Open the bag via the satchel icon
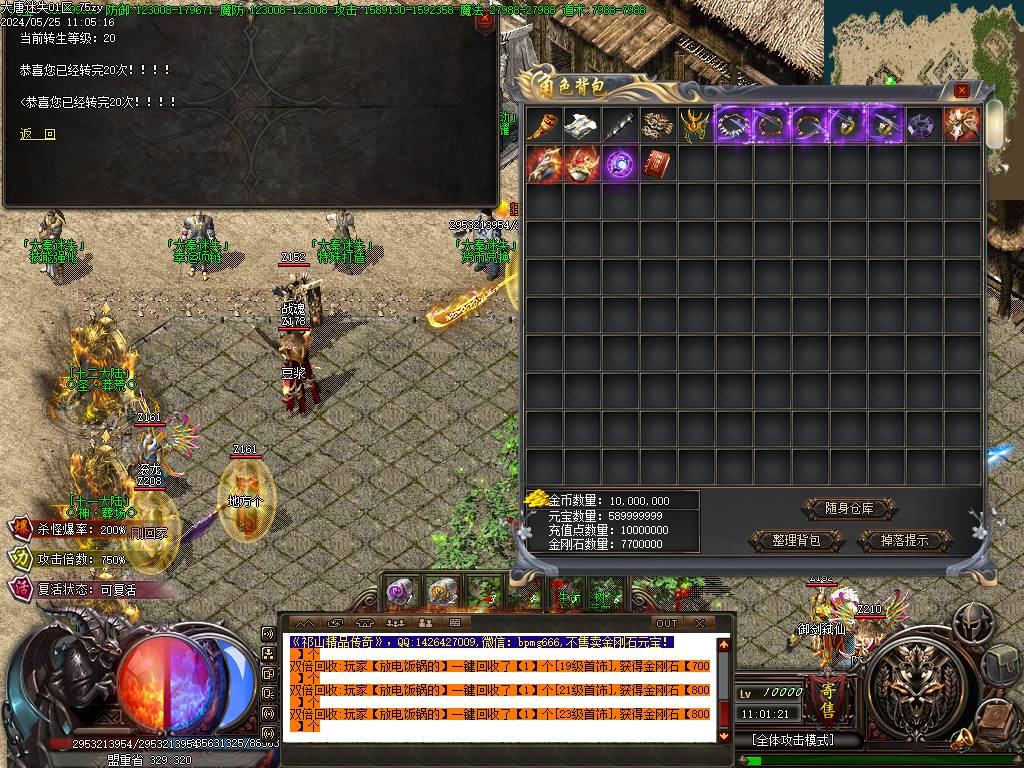This screenshot has width=1024, height=768. pos(1002,663)
